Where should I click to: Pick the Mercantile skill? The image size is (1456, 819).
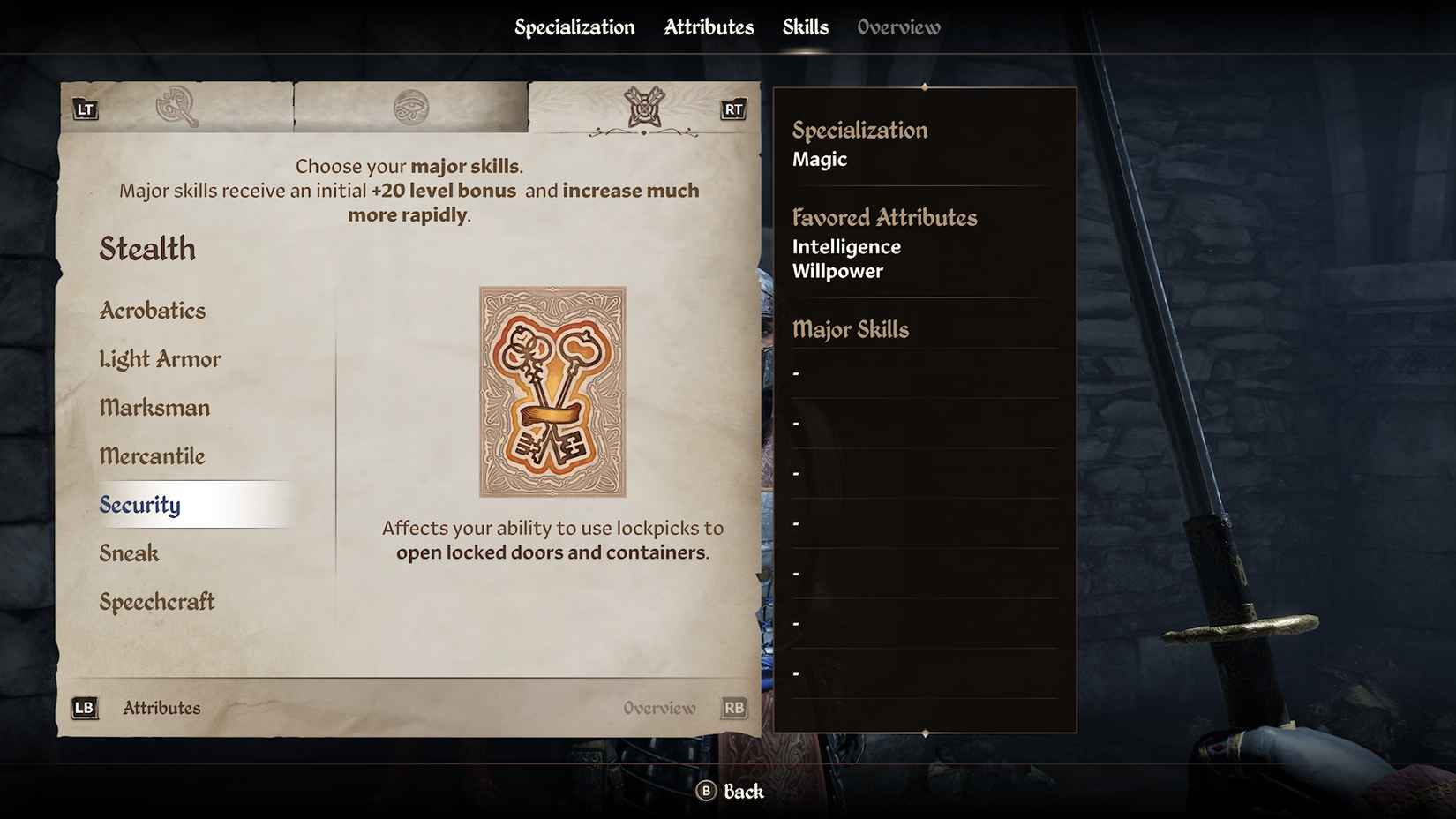152,456
